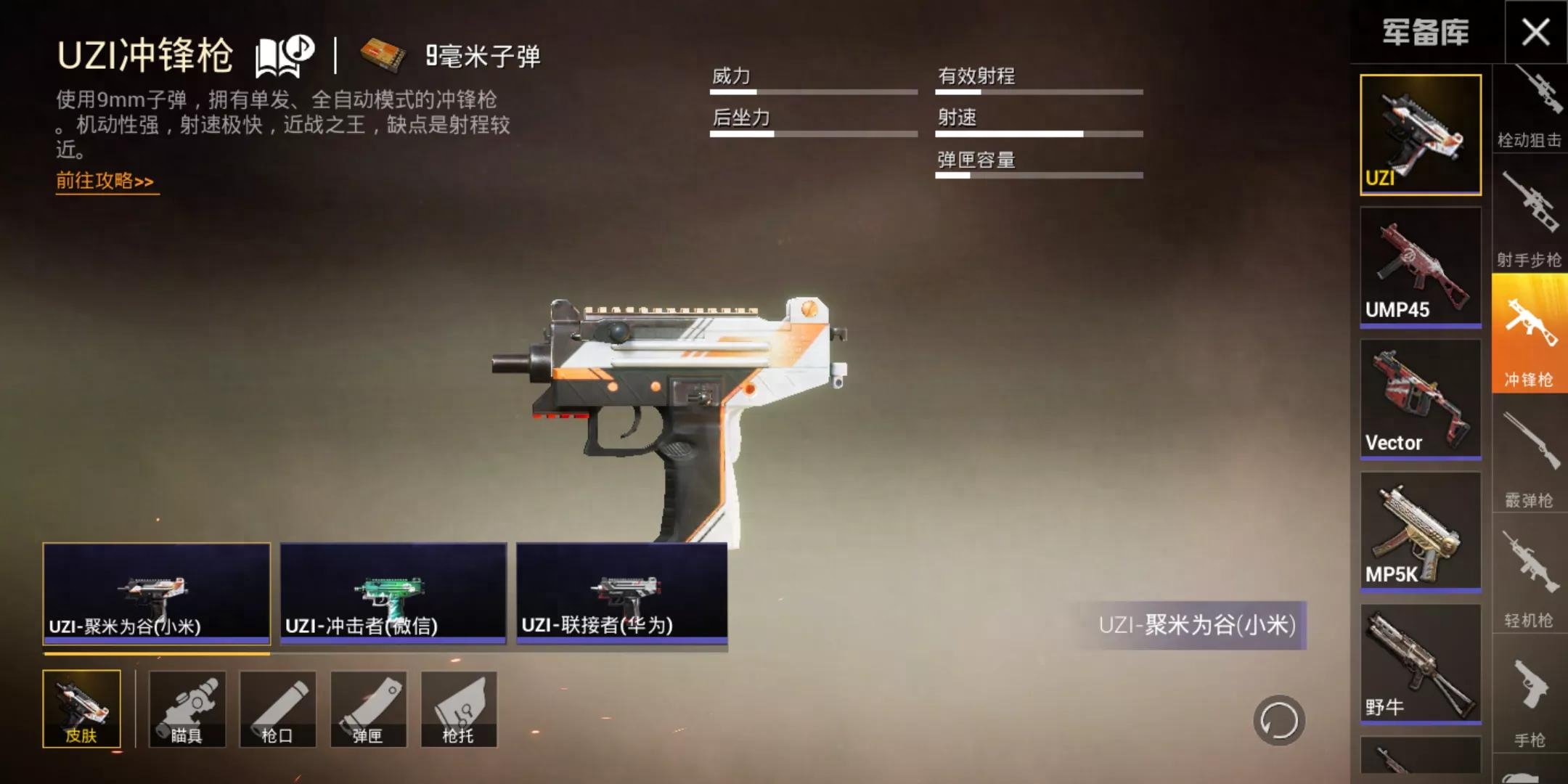Switch to the 射手步枪 category
Viewport: 1568px width, 784px height.
[x=1529, y=219]
